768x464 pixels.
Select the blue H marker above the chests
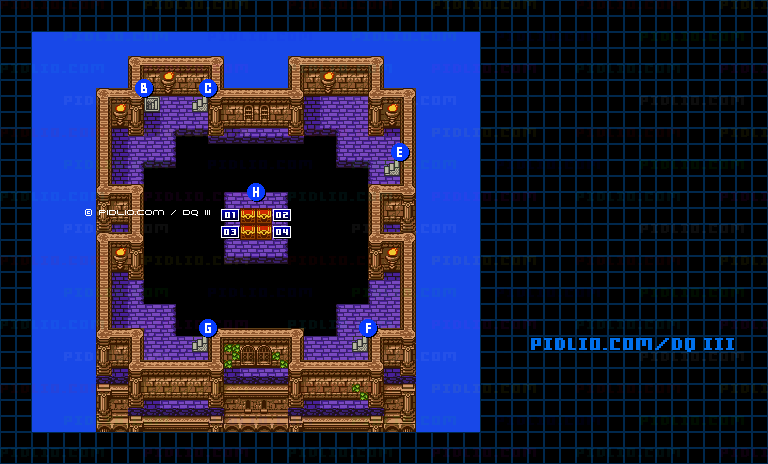256,192
